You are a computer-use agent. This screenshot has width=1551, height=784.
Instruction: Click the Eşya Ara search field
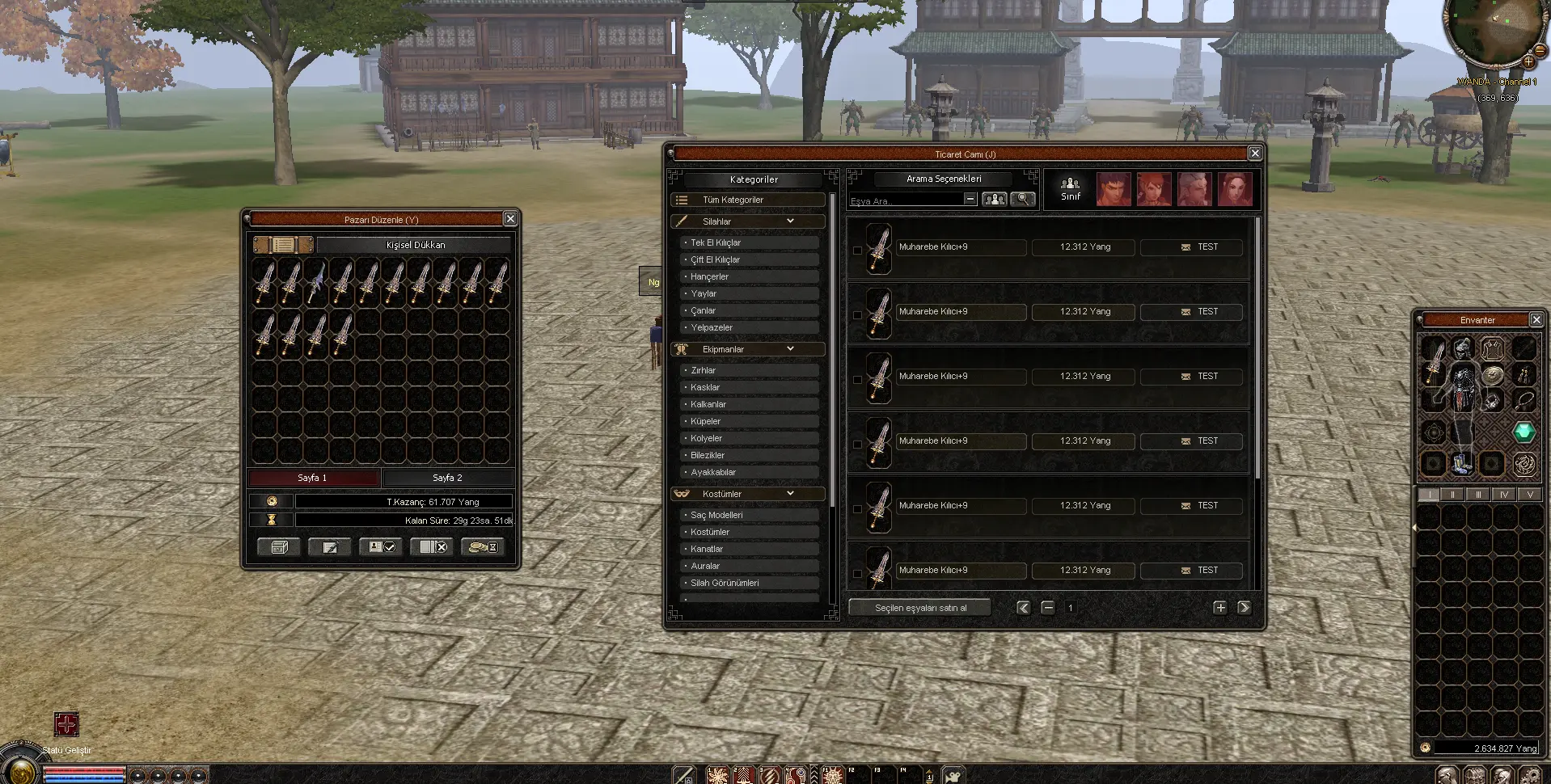coord(906,200)
